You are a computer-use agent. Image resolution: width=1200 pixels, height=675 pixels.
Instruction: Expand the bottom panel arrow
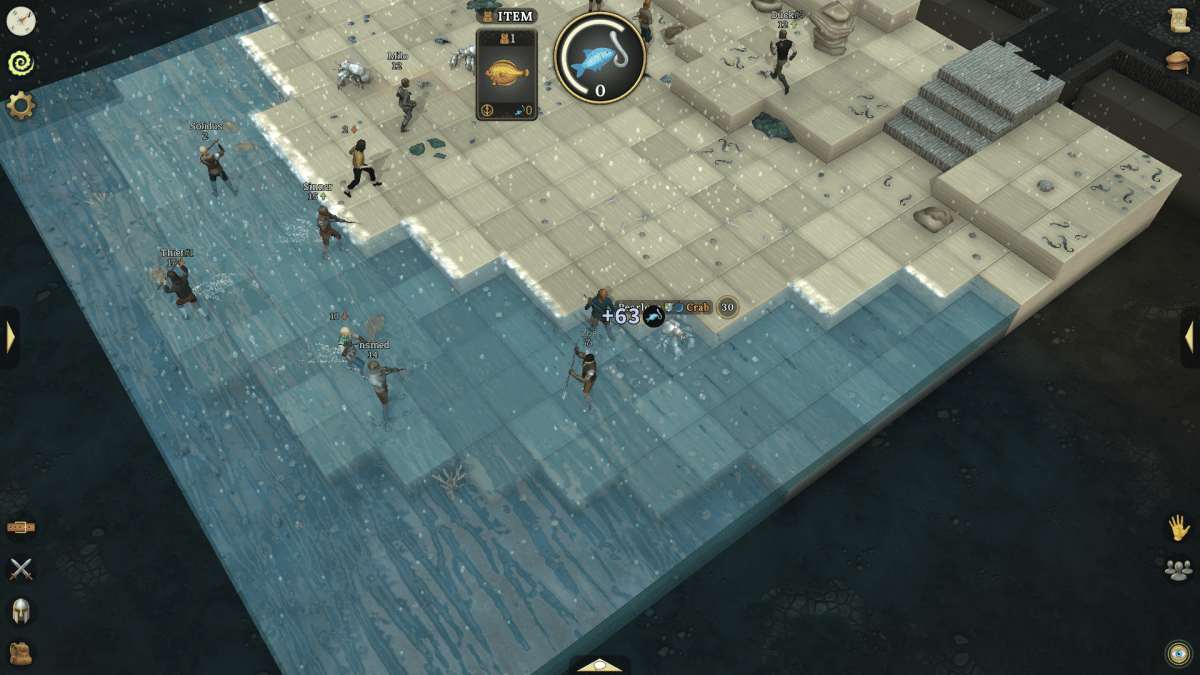pyautogui.click(x=599, y=665)
